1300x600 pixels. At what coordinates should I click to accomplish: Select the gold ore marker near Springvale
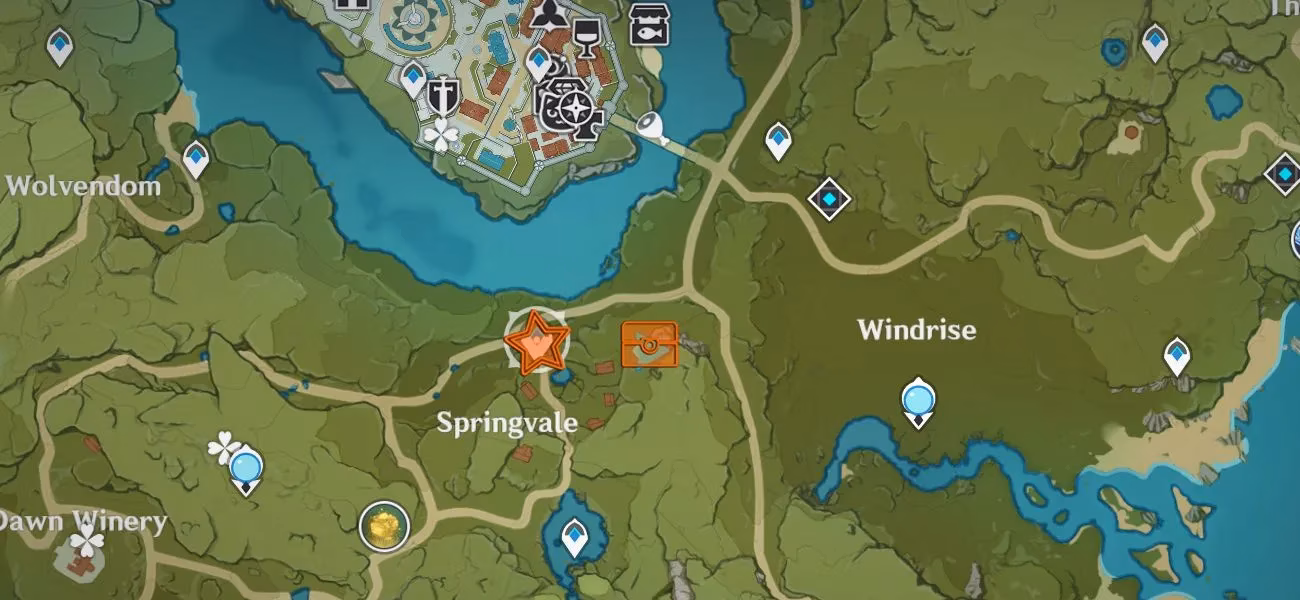[x=384, y=525]
